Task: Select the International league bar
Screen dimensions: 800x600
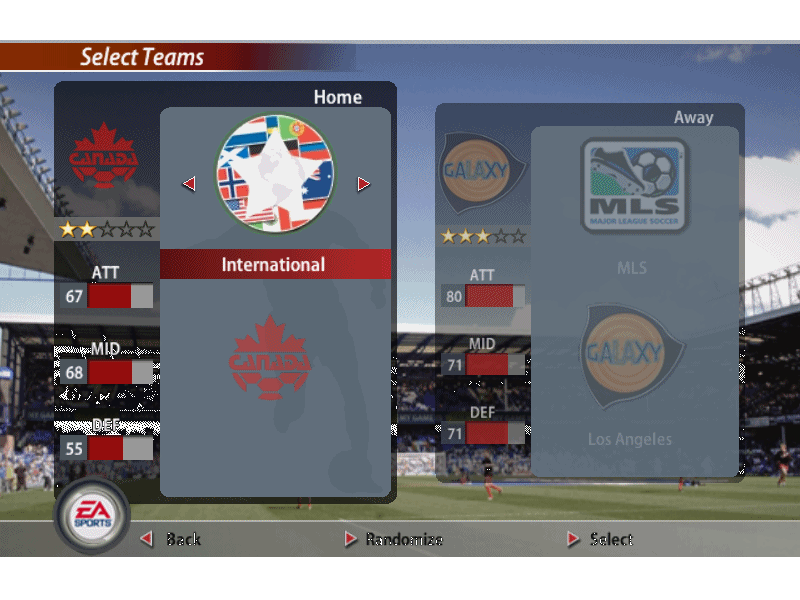Action: (275, 265)
